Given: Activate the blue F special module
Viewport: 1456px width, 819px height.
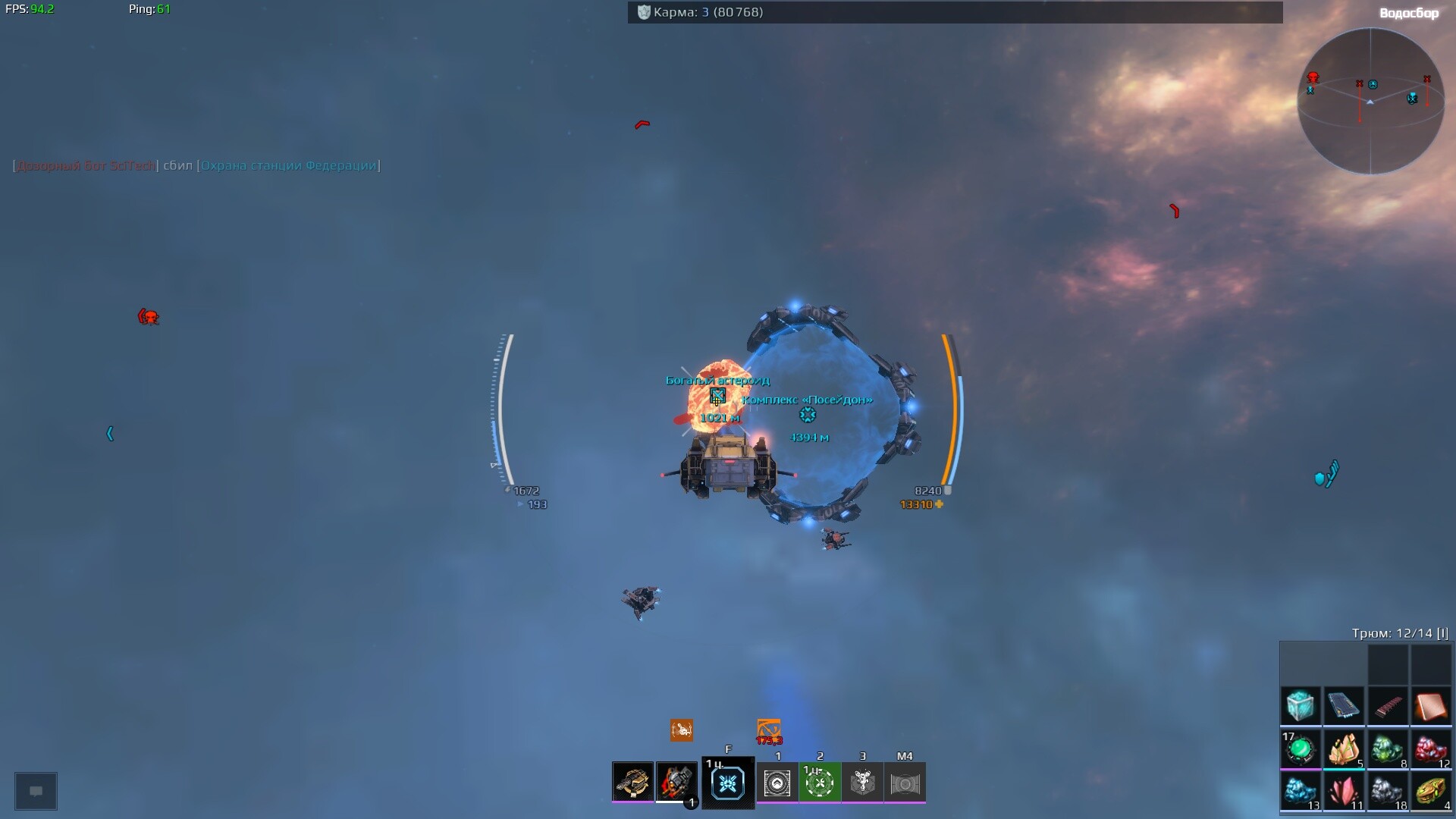Looking at the screenshot, I should [728, 783].
